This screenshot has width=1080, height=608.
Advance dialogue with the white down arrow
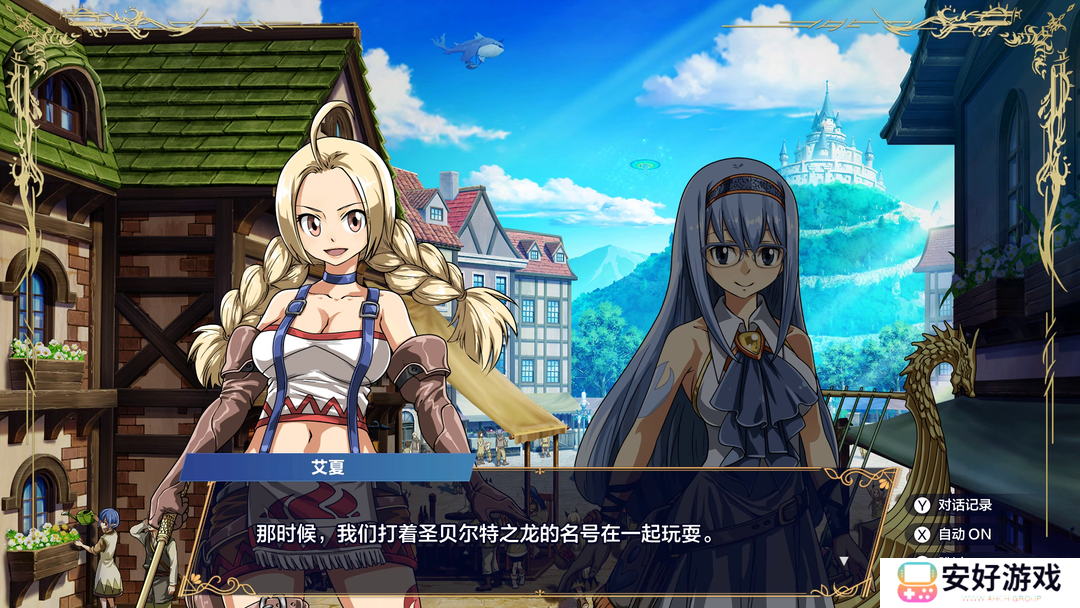[843, 561]
